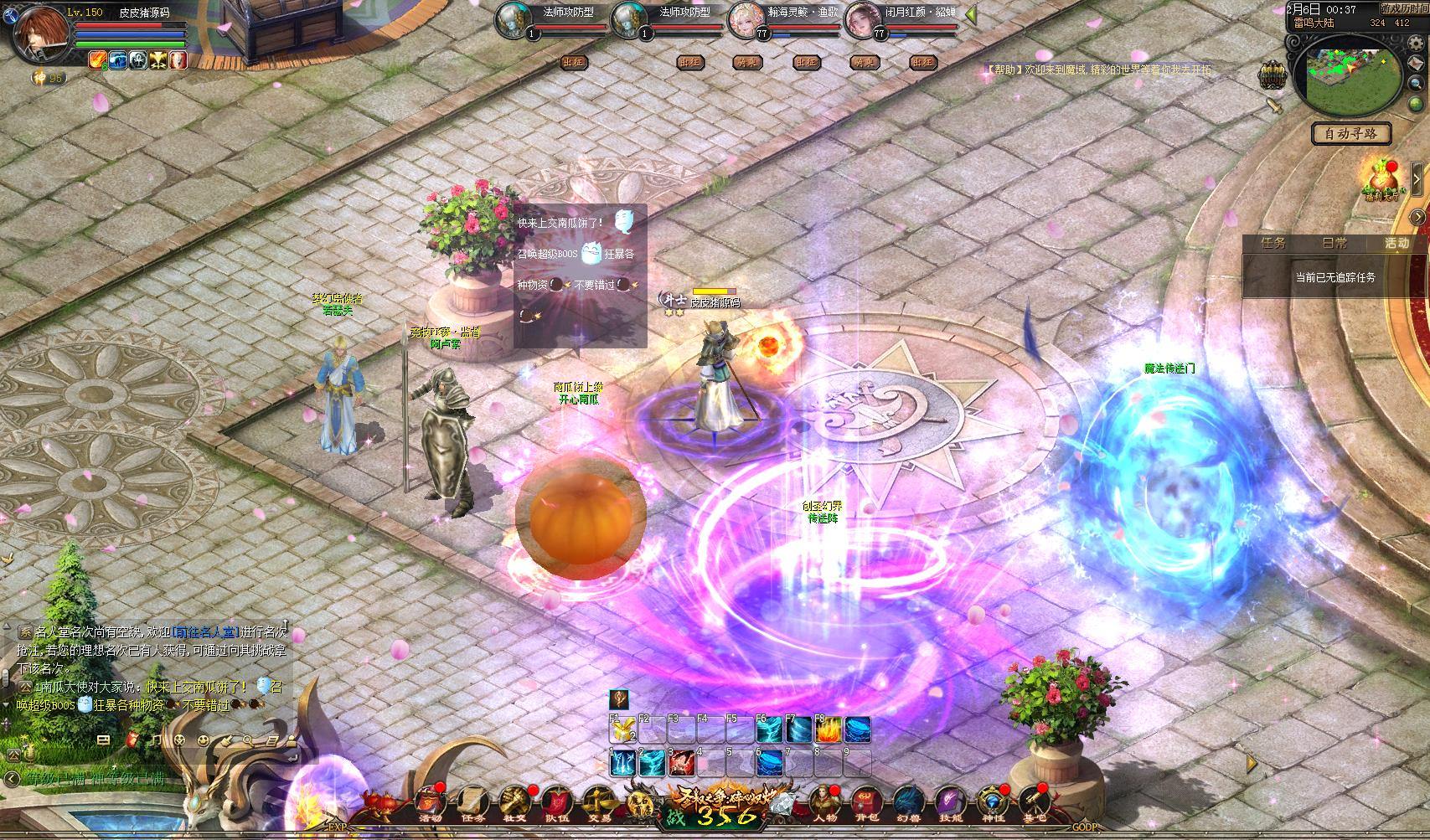
Task: Click the magnifier search icon above the chat box
Action: pyautogui.click(x=247, y=740)
